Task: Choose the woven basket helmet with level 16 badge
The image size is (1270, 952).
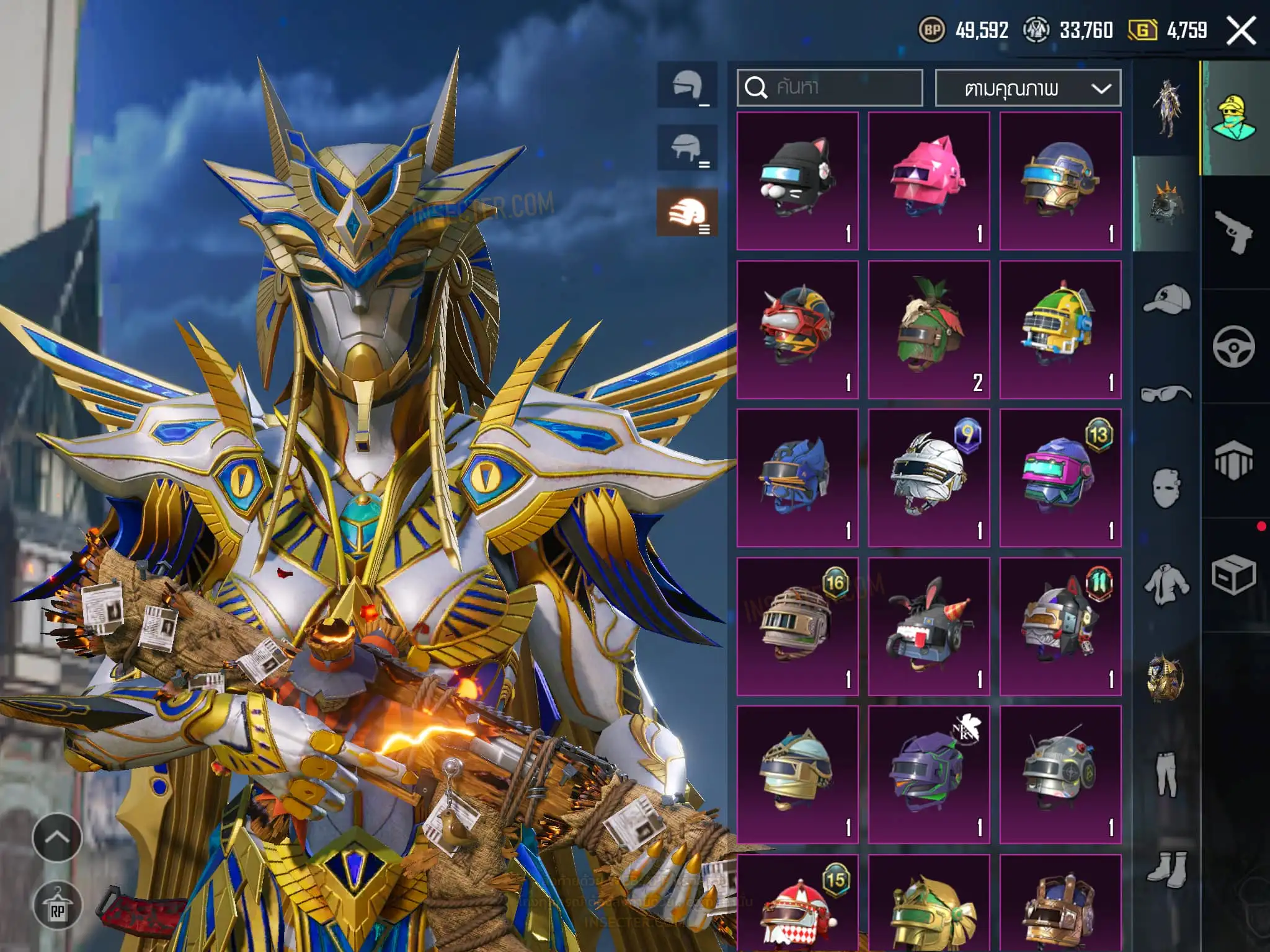Action: pyautogui.click(x=797, y=626)
